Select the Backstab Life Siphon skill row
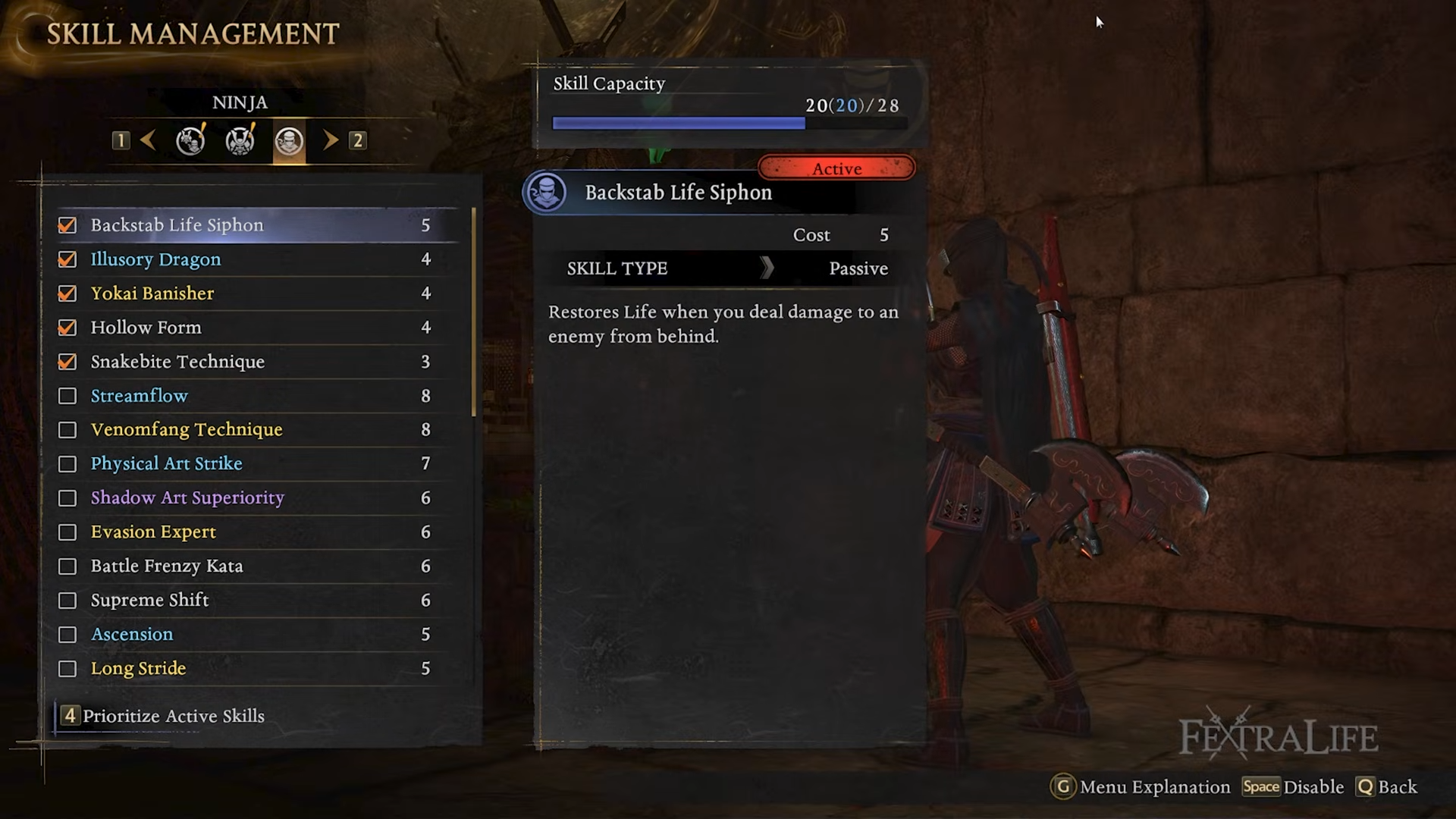The height and width of the screenshot is (819, 1456). point(258,225)
